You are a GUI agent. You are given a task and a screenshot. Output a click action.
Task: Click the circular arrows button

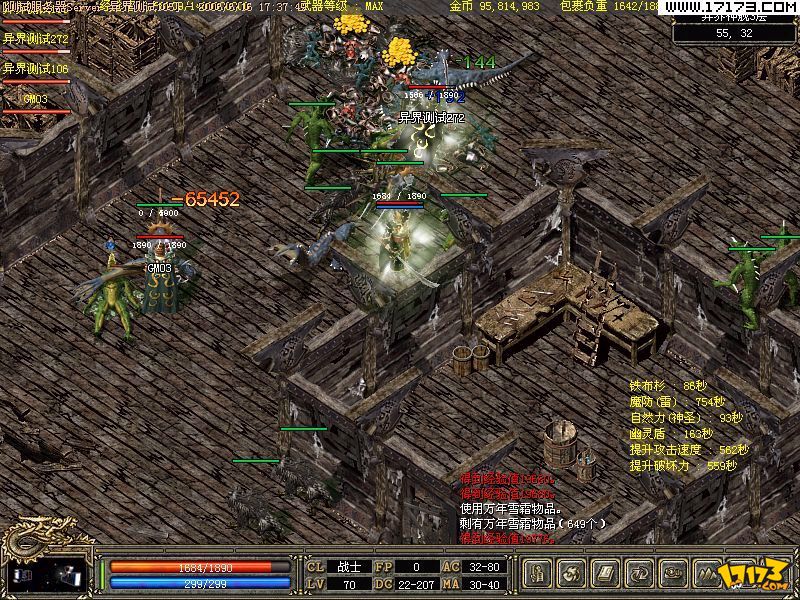(640, 574)
